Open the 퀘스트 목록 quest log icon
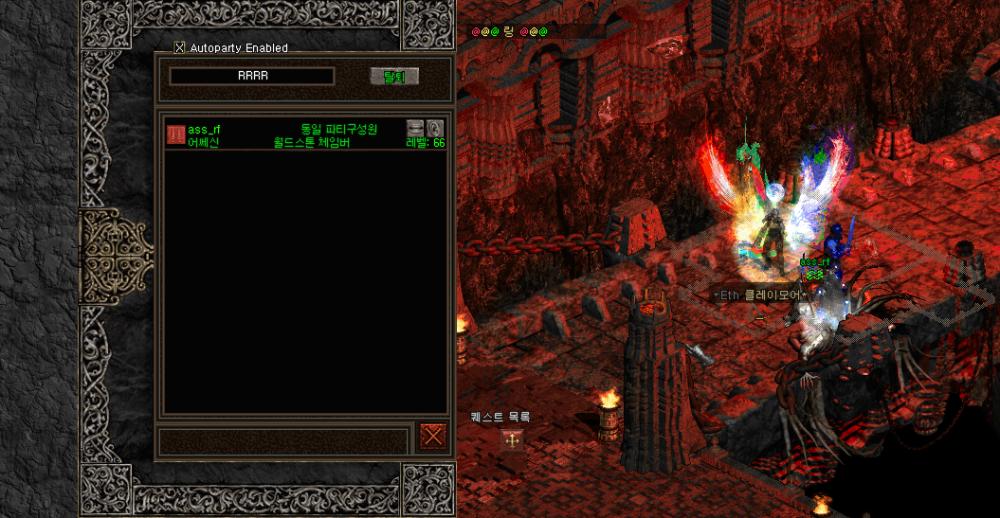 pyautogui.click(x=511, y=438)
